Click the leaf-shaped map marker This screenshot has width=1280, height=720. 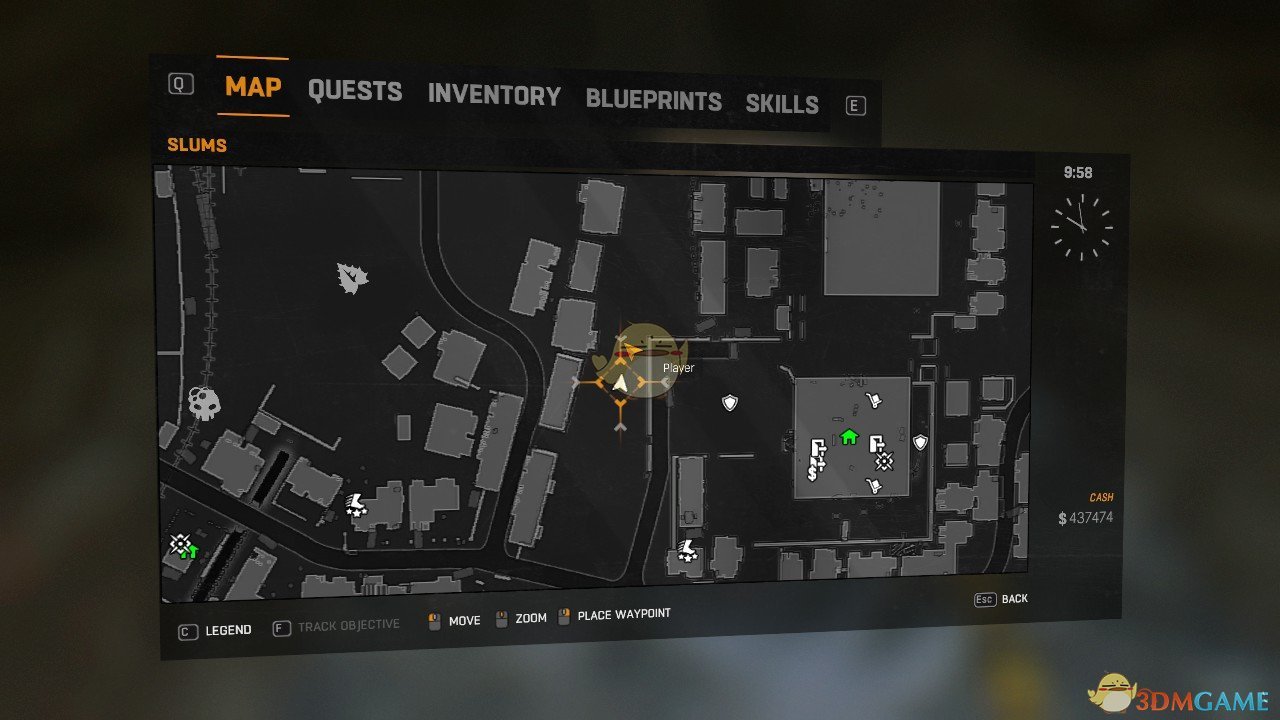point(352,277)
